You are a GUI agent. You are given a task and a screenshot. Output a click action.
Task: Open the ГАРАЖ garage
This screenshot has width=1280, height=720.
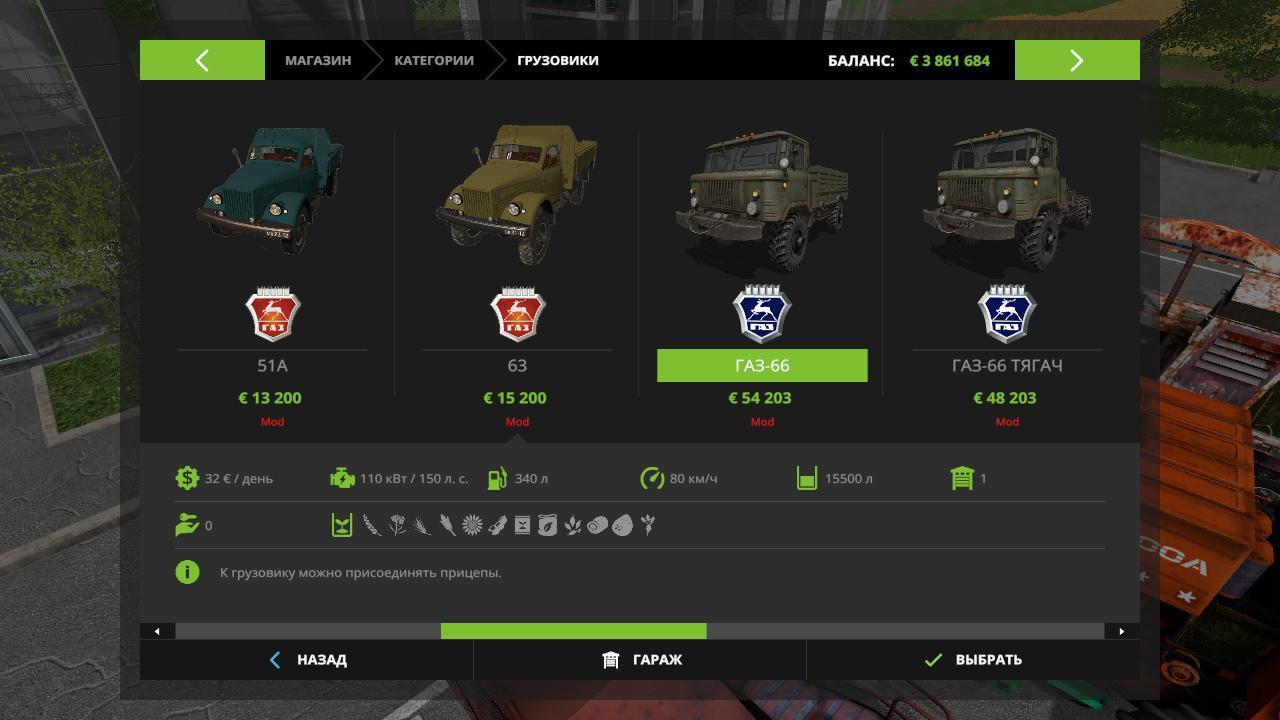641,660
